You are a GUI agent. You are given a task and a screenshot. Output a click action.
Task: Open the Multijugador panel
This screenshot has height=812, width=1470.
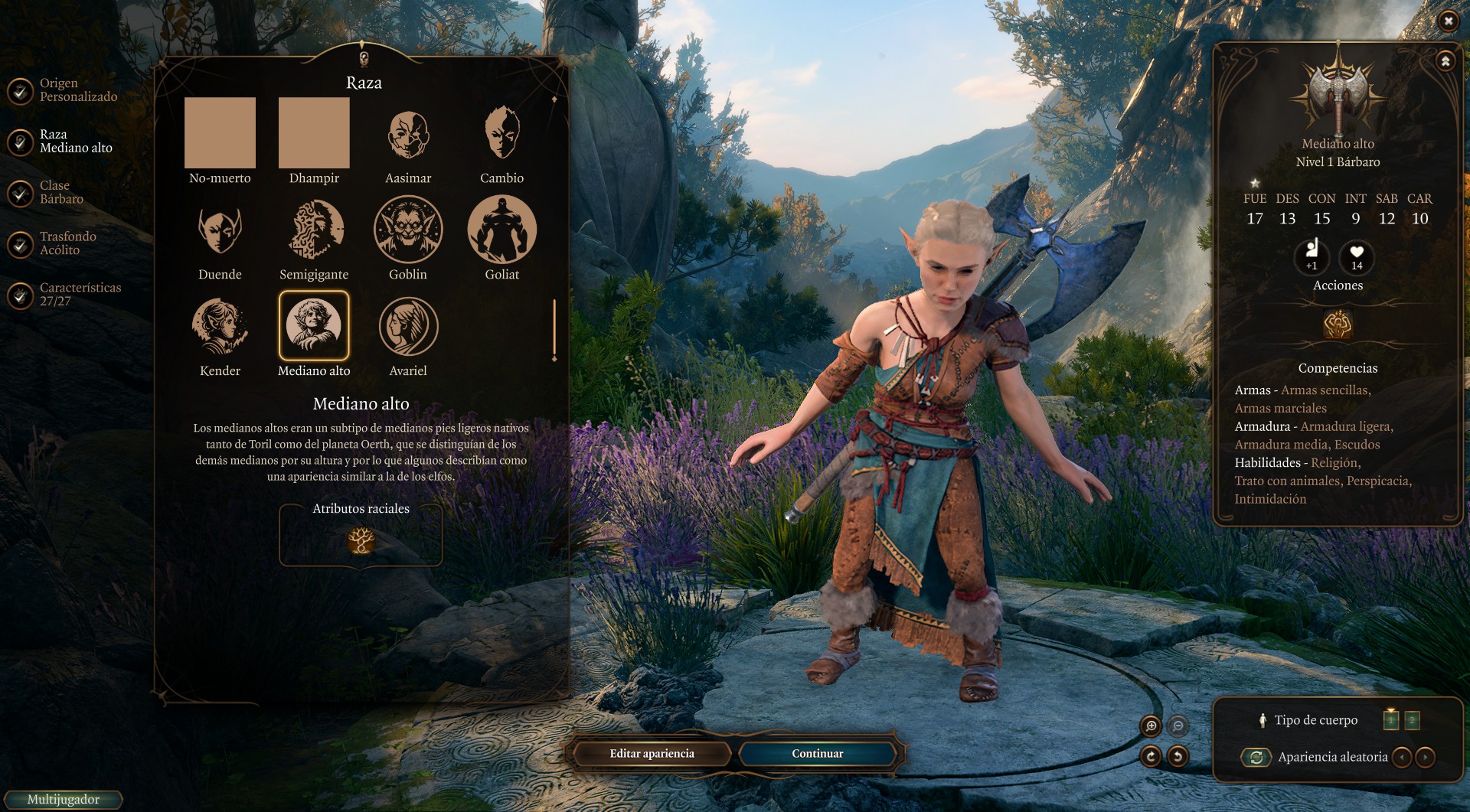[x=63, y=800]
